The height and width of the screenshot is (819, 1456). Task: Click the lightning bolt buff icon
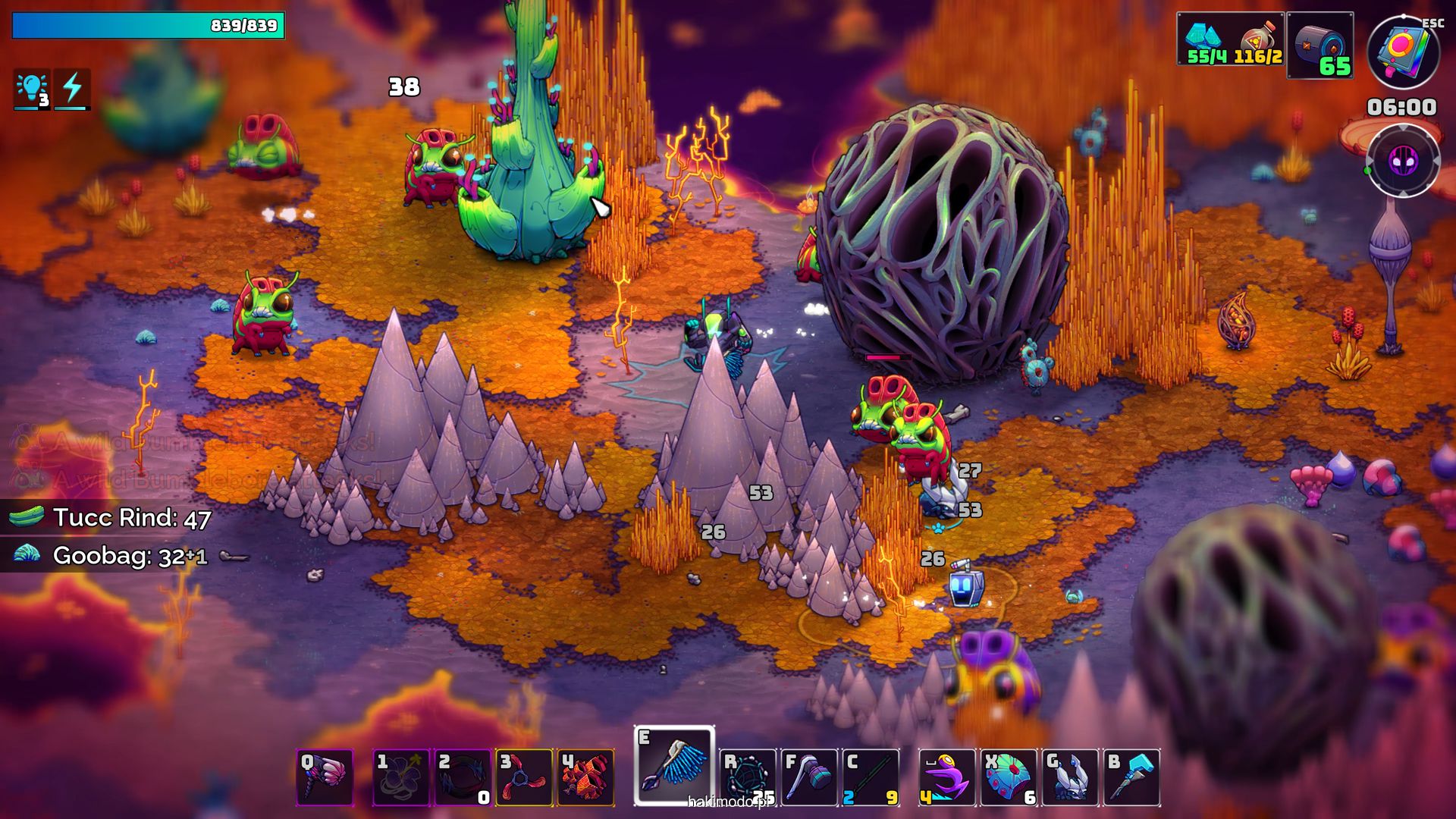pos(73,89)
